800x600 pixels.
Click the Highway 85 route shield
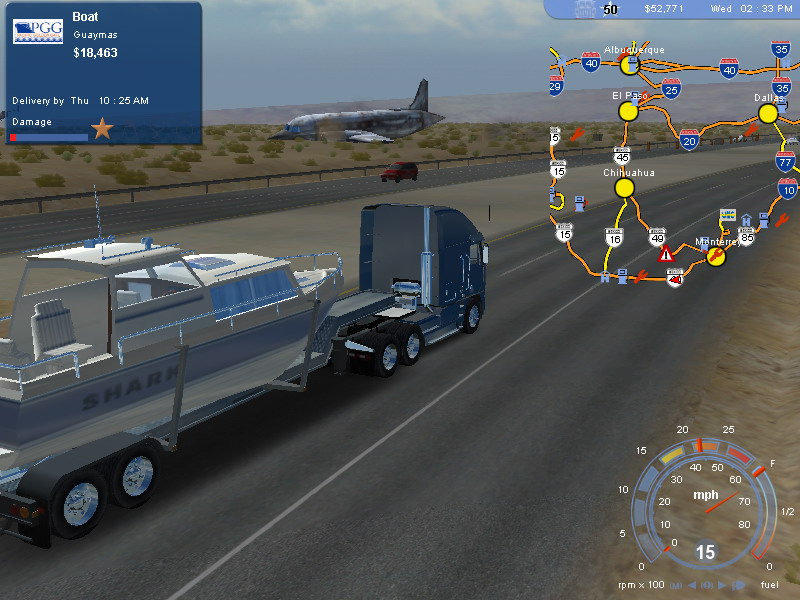(x=746, y=237)
